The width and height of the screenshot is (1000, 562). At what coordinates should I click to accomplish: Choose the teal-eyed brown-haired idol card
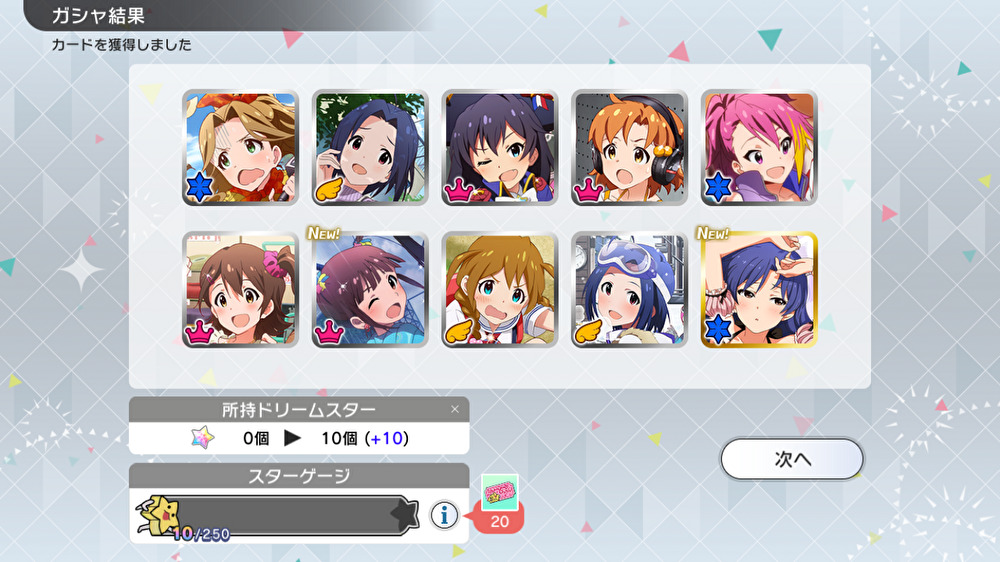click(x=500, y=290)
